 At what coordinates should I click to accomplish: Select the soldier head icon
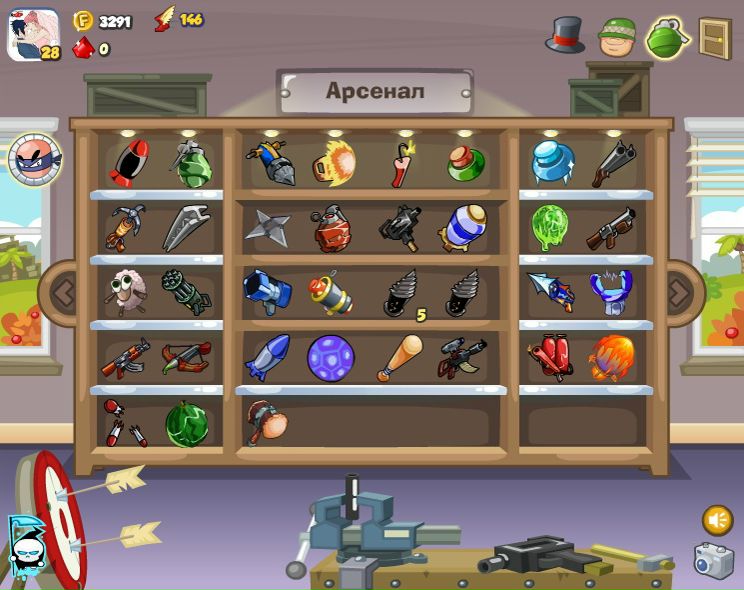pos(617,37)
